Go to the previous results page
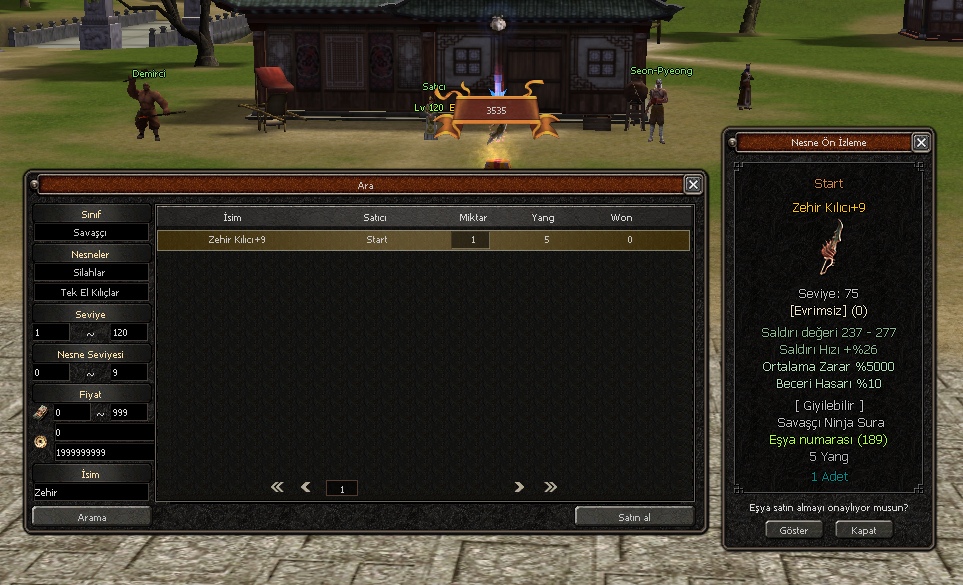The width and height of the screenshot is (963, 585). (306, 488)
